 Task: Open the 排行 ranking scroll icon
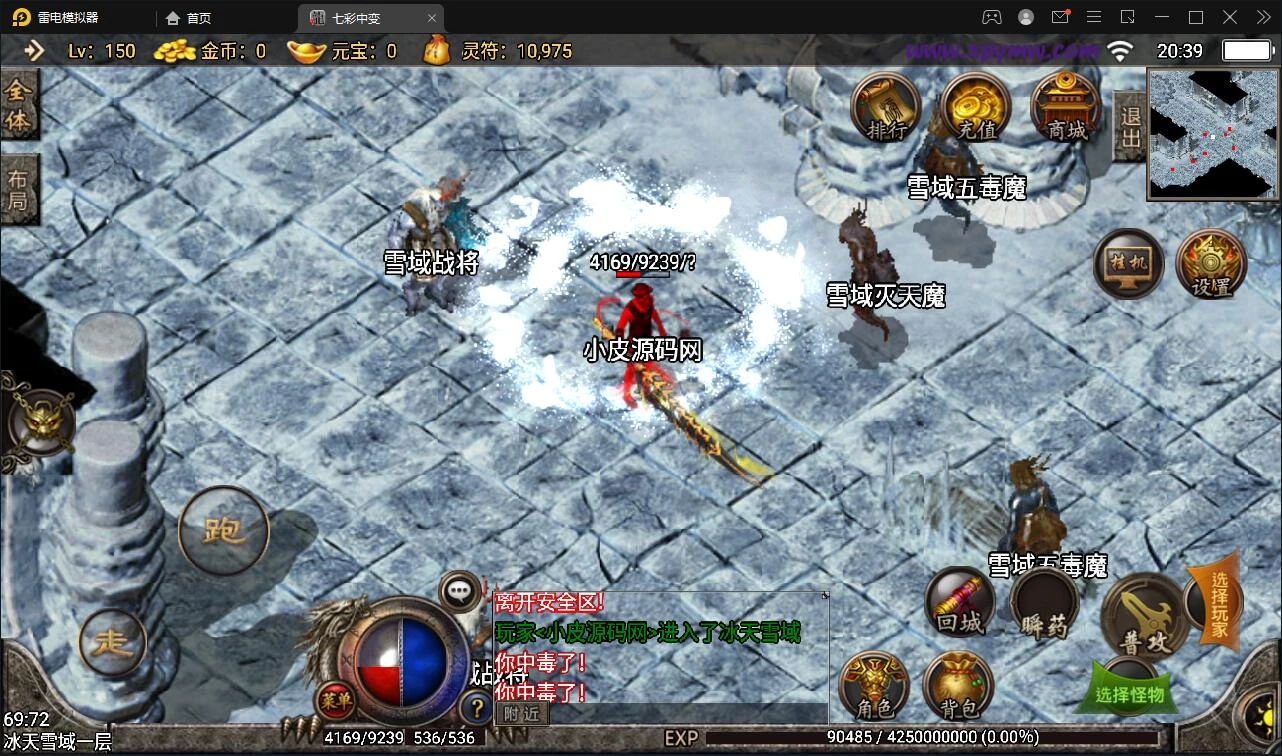click(x=885, y=107)
